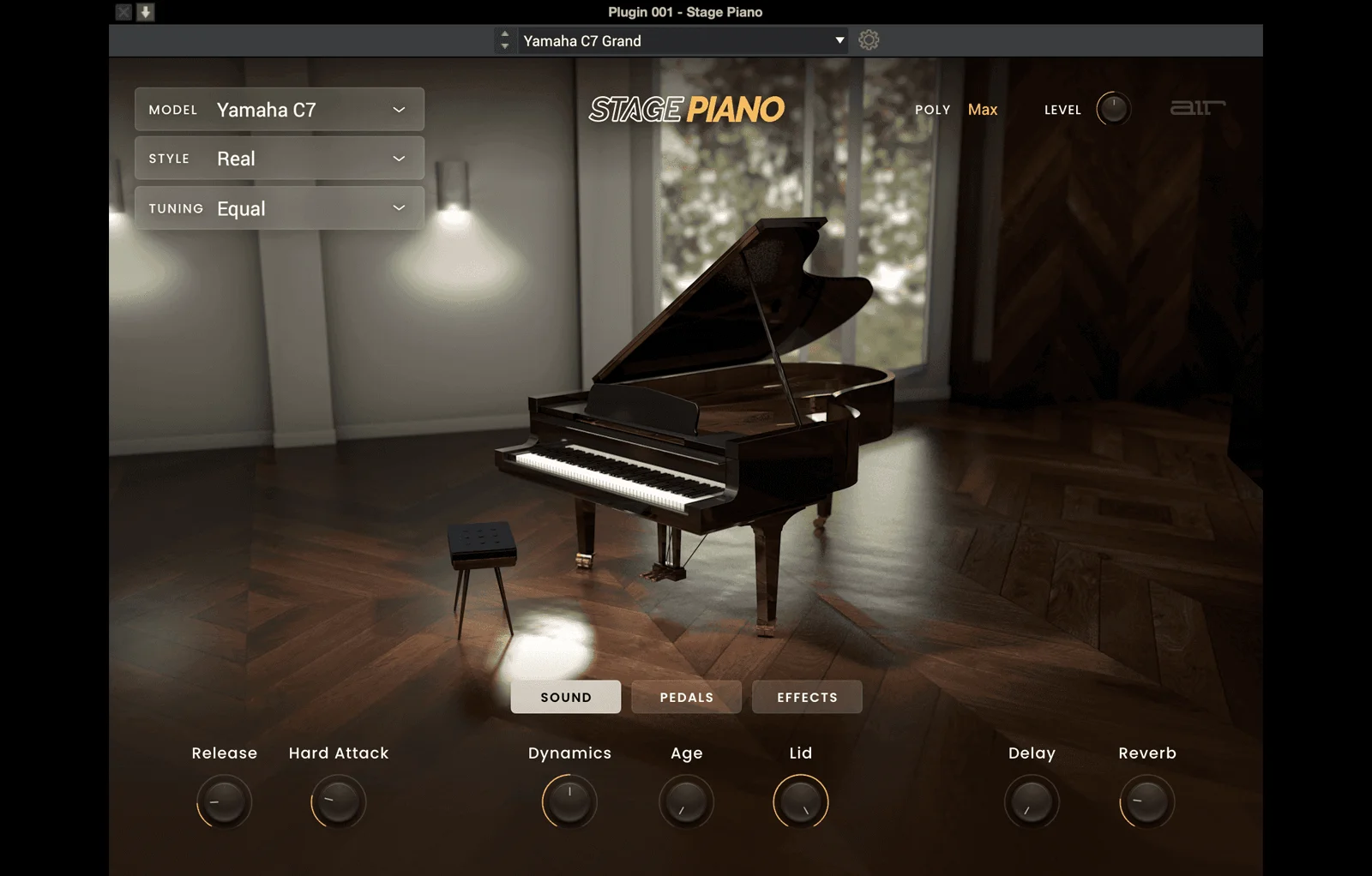Set Poly to Max

983,109
